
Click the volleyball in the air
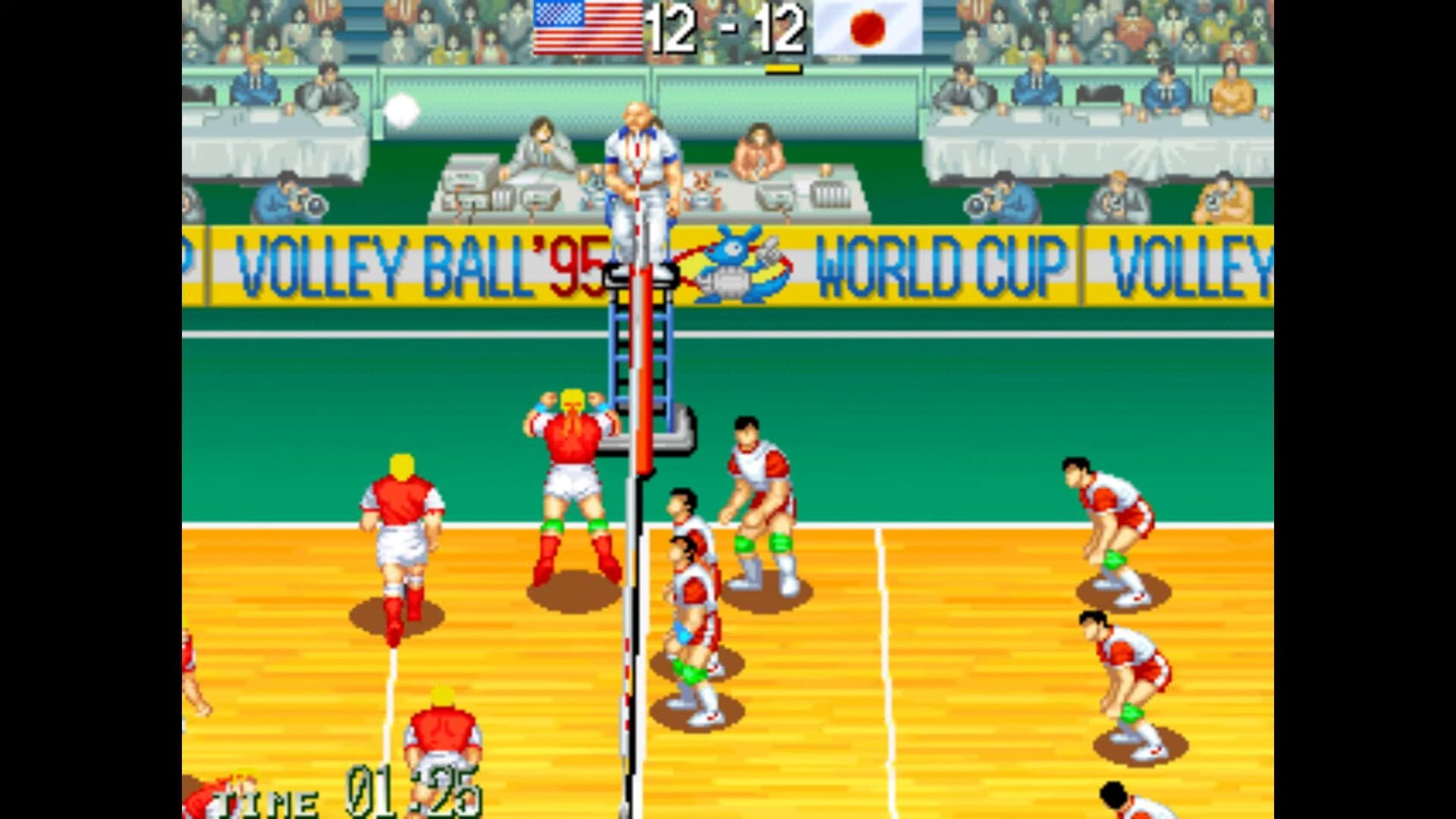[x=403, y=111]
